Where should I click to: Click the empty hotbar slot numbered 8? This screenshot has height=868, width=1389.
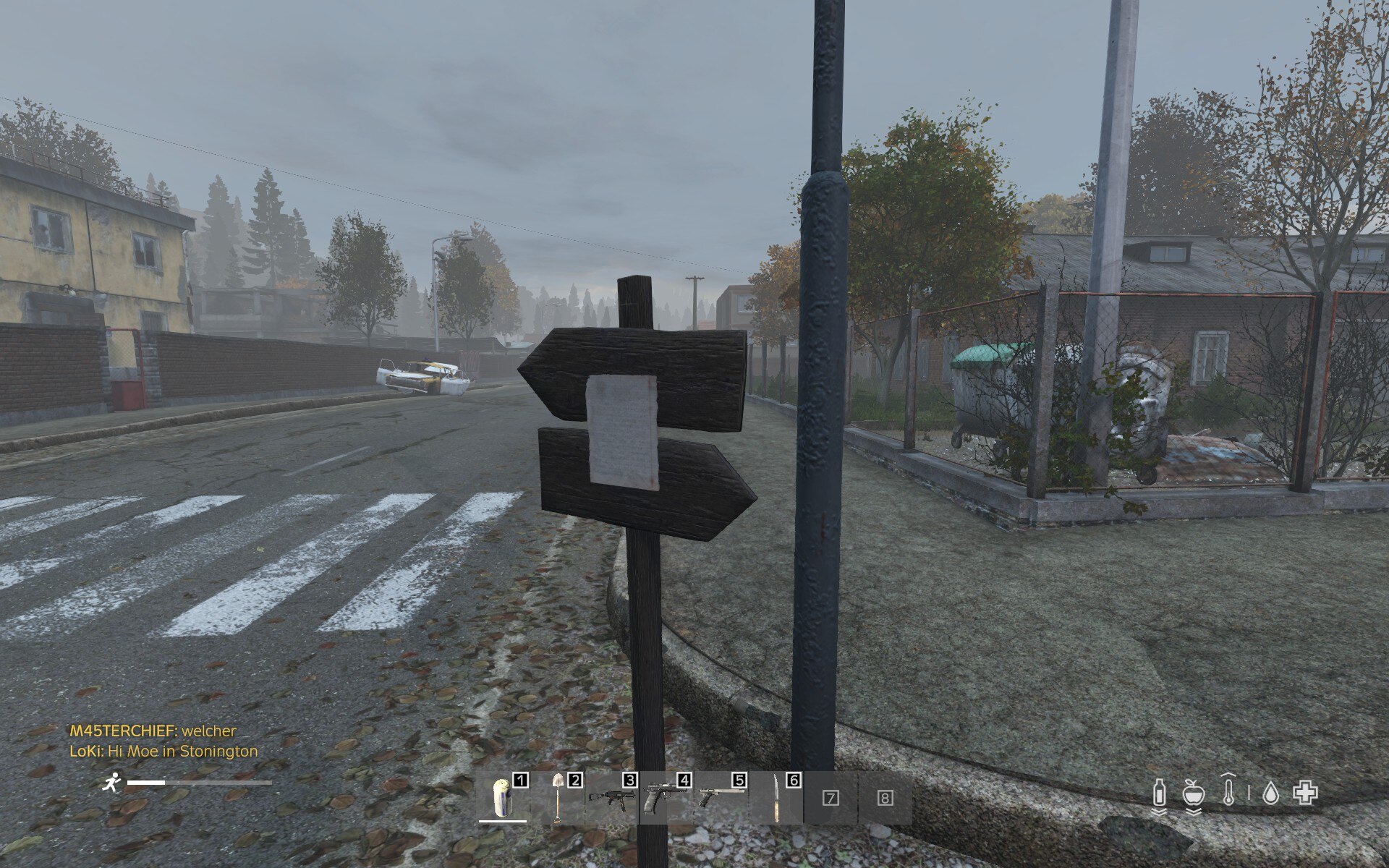(x=885, y=798)
